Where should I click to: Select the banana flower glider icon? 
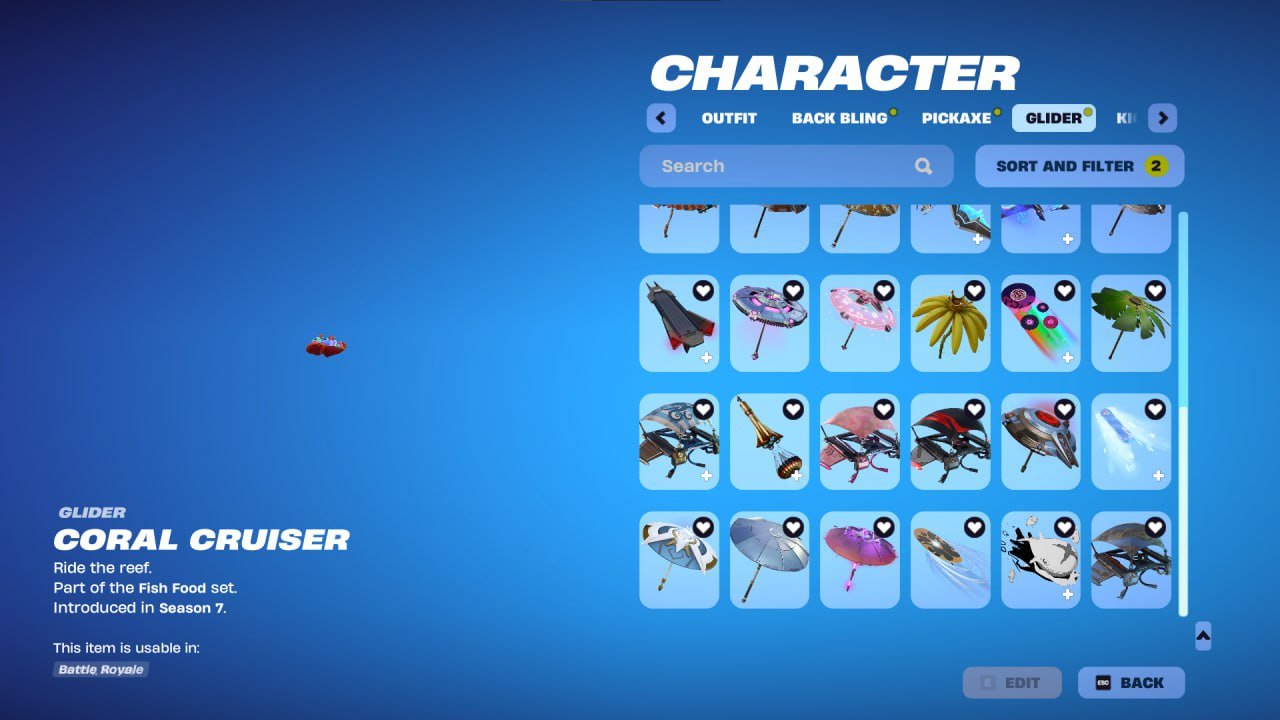coord(950,323)
